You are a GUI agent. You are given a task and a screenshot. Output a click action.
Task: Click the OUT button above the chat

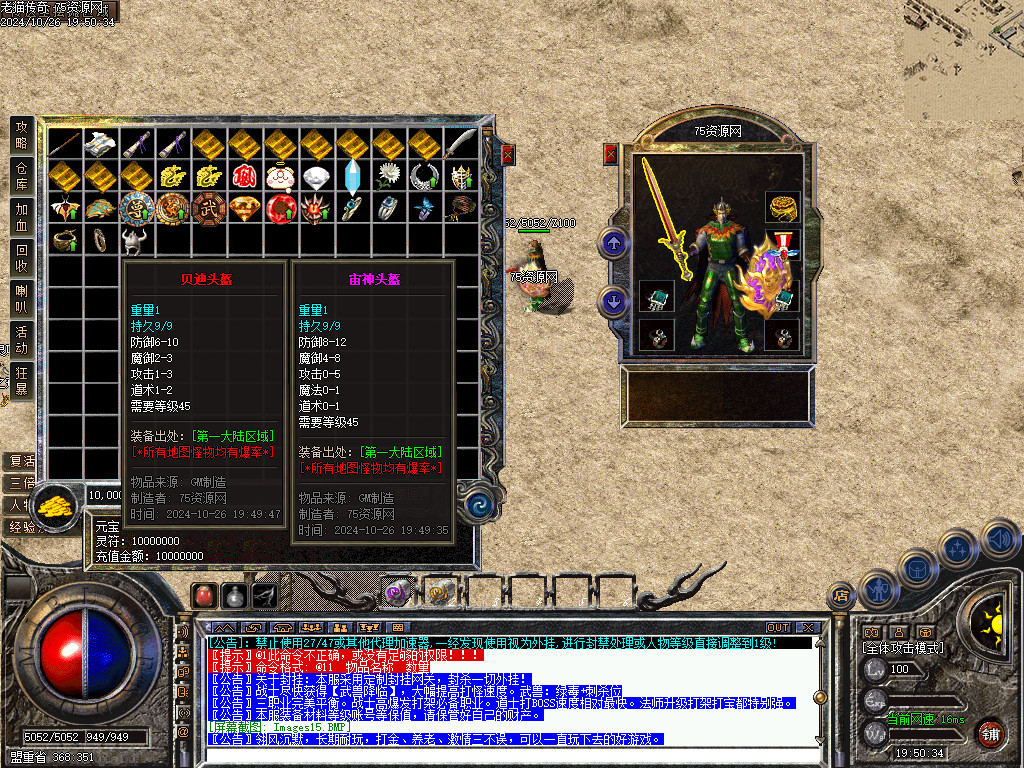click(777, 628)
